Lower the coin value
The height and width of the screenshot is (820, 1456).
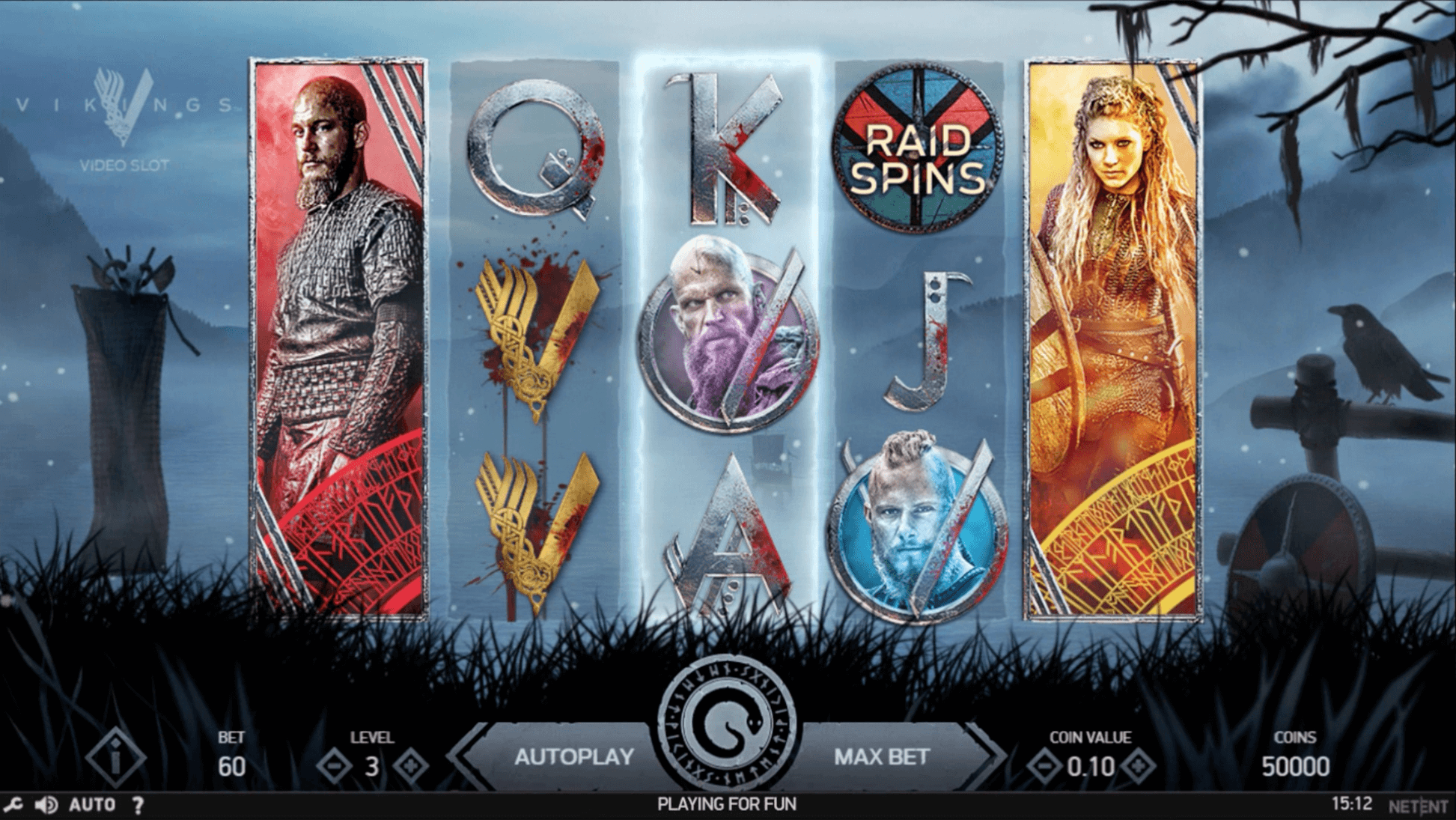[1044, 766]
